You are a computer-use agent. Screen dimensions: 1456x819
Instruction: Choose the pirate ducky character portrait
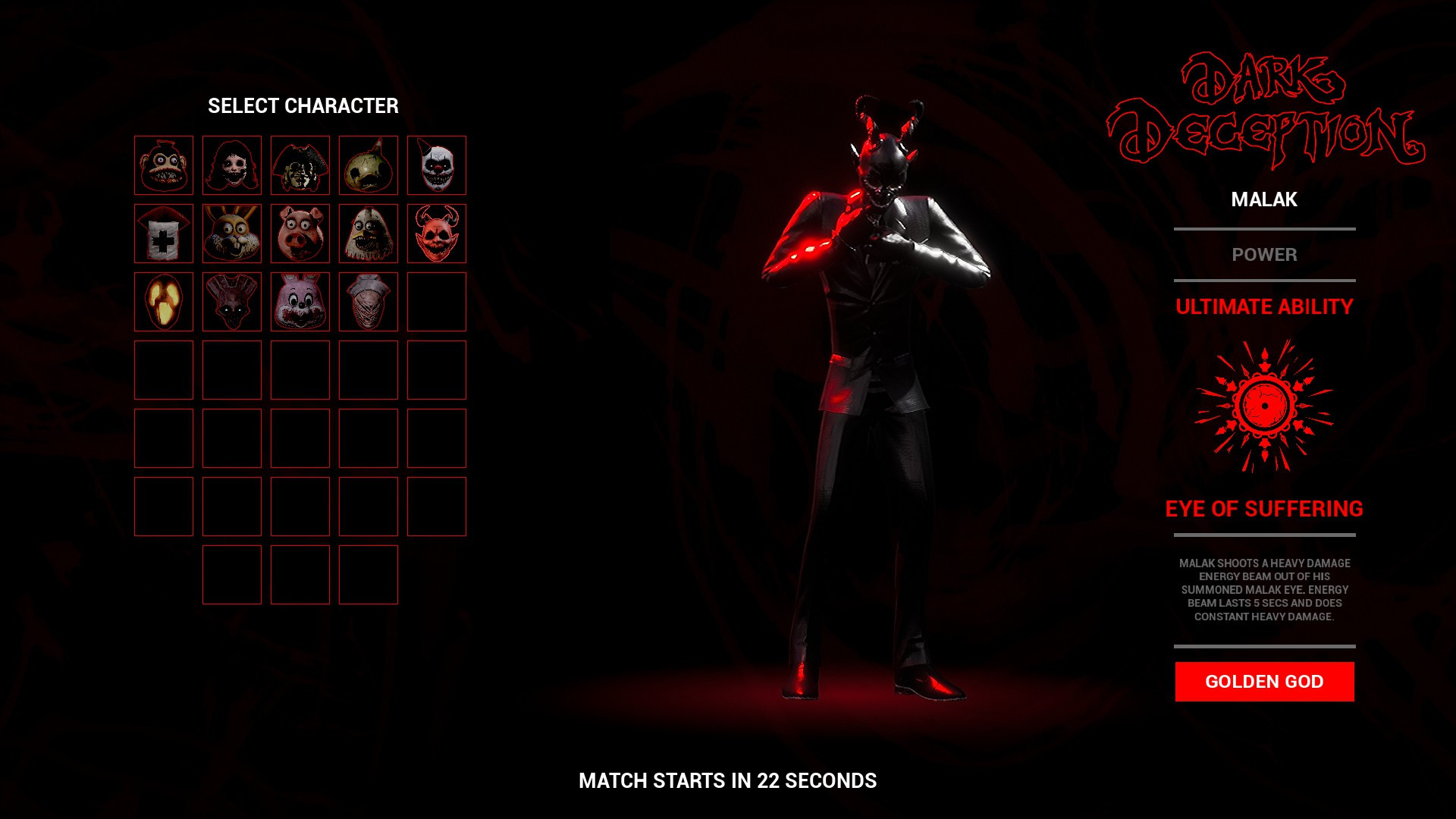300,165
